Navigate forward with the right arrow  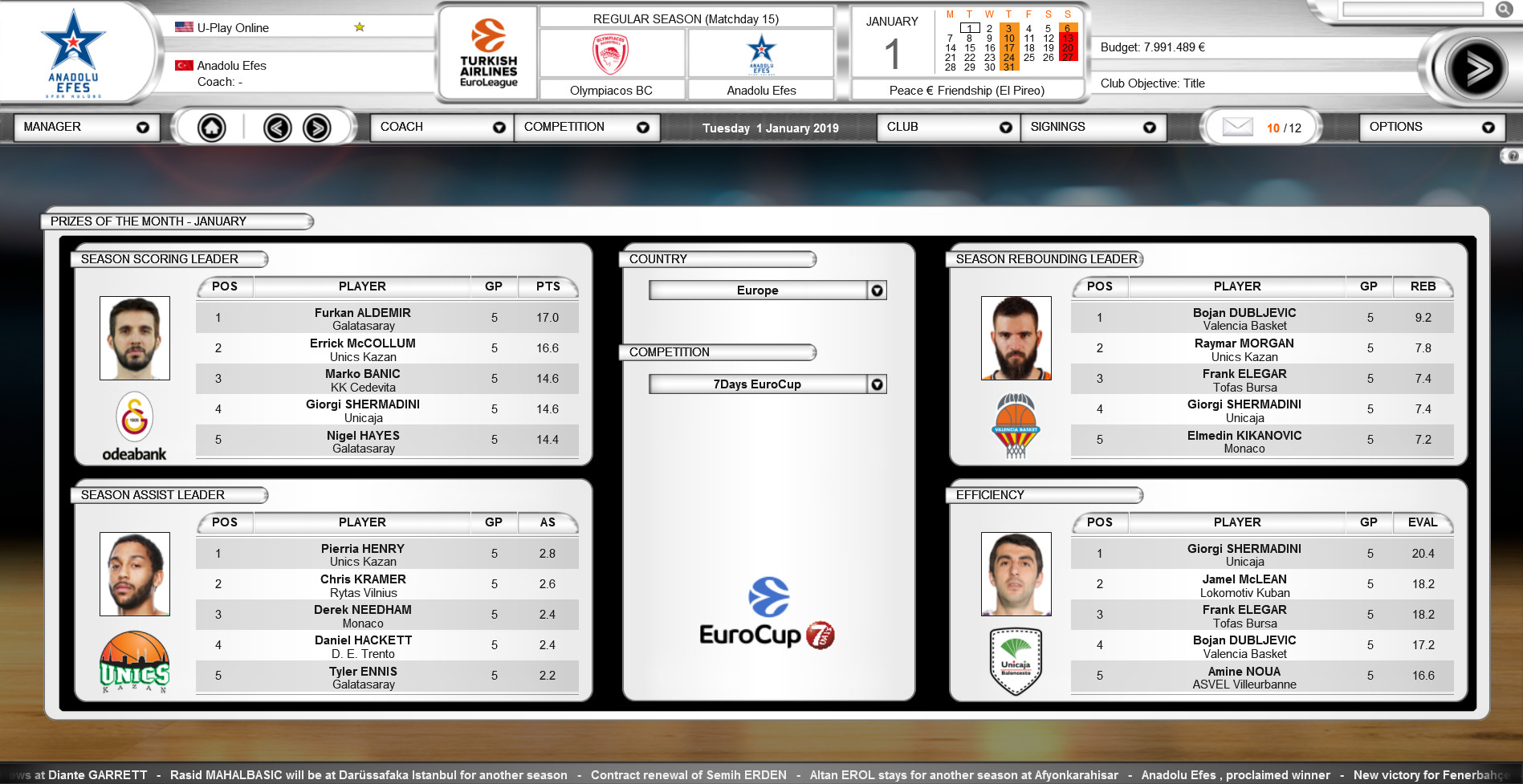[318, 127]
